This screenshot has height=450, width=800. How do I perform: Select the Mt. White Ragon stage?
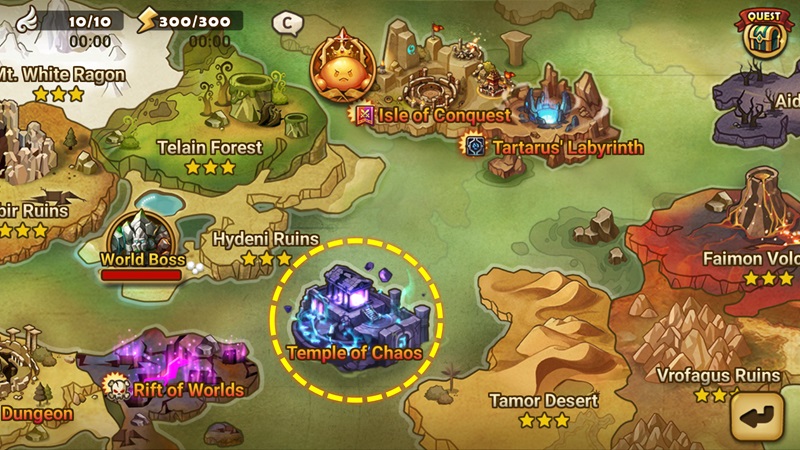coord(60,76)
